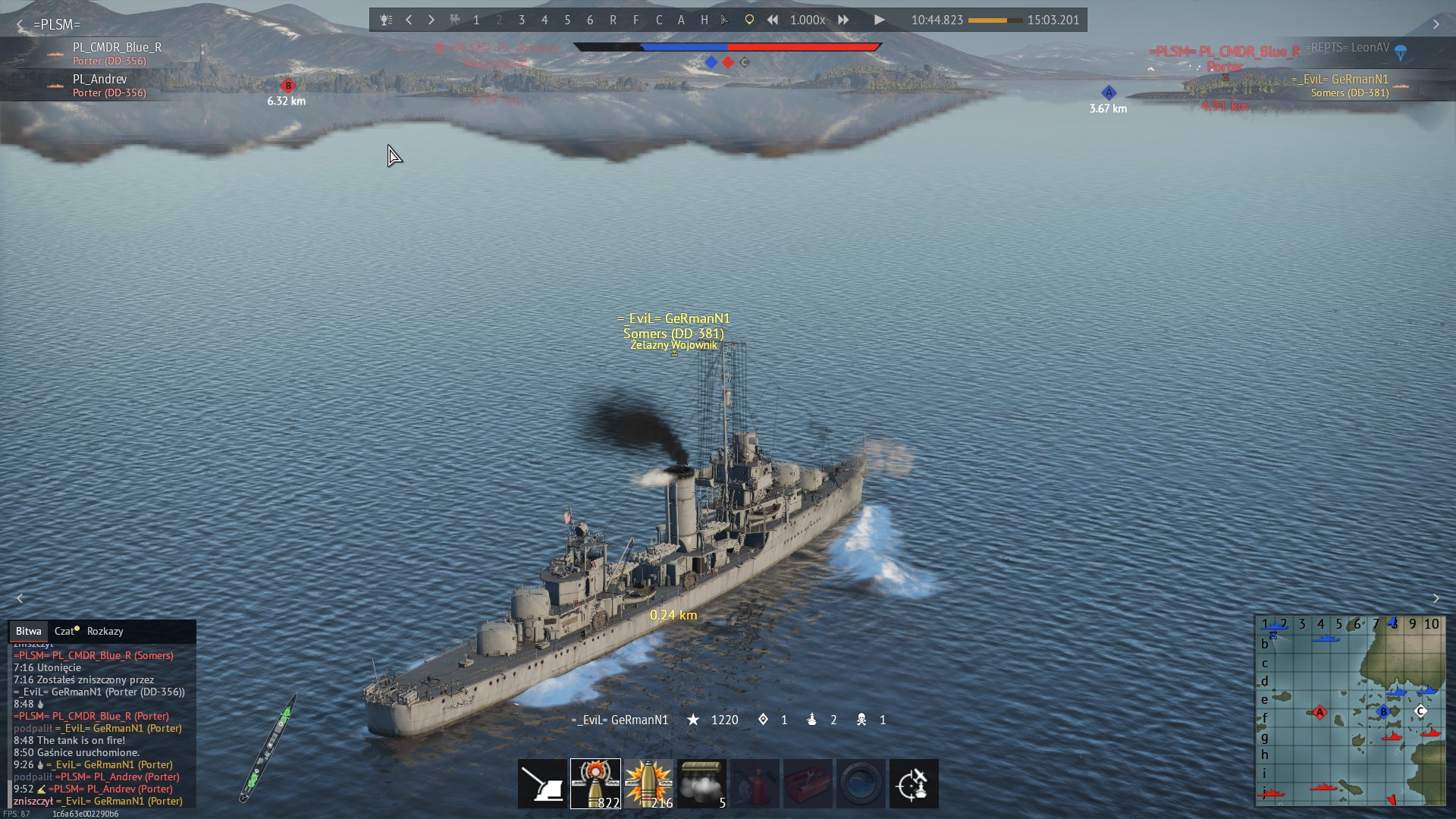Screen dimensions: 1456x819
Task: Open the Rozkazy tab
Action: coord(105,631)
